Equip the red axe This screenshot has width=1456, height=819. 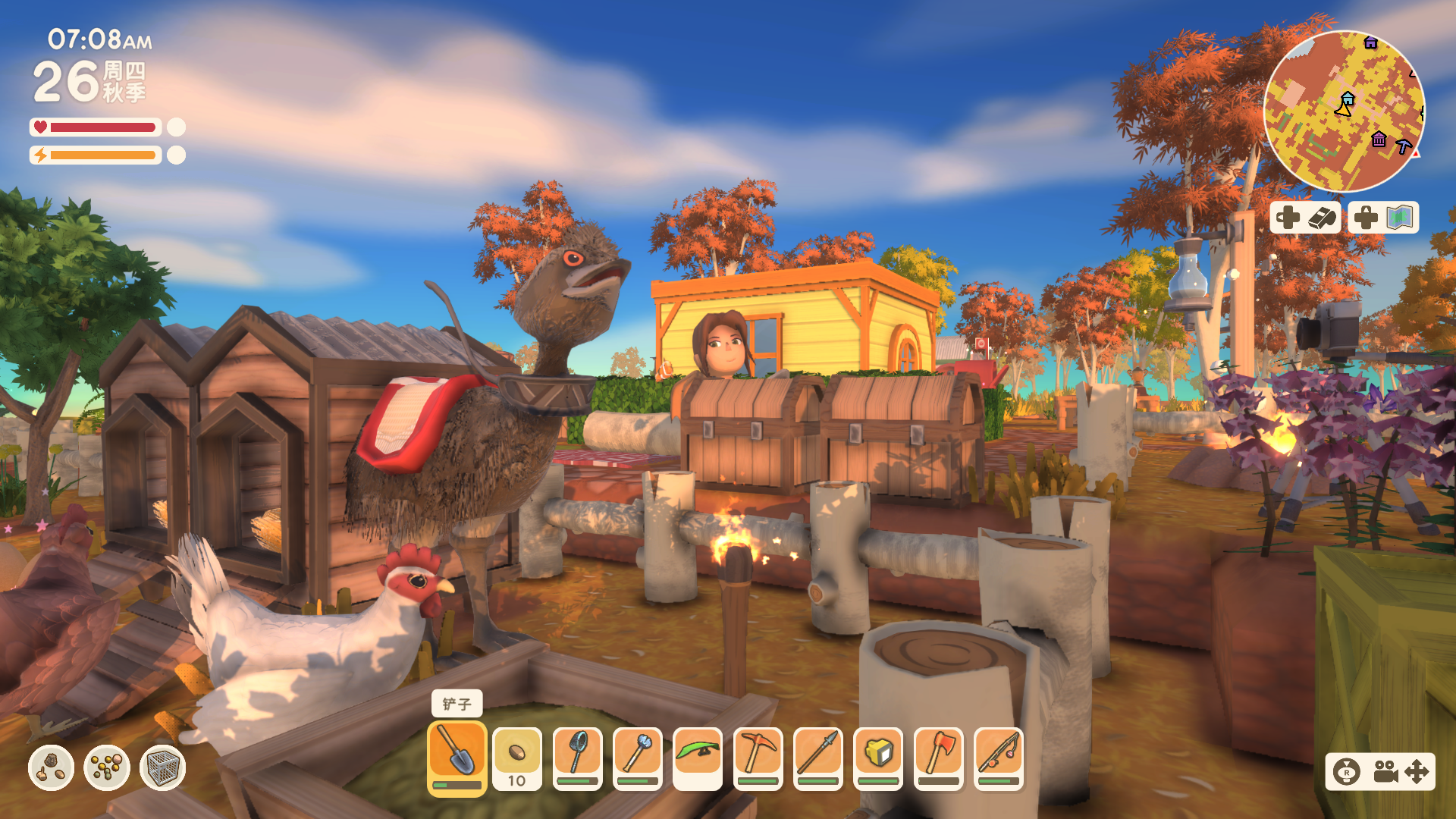point(939,756)
